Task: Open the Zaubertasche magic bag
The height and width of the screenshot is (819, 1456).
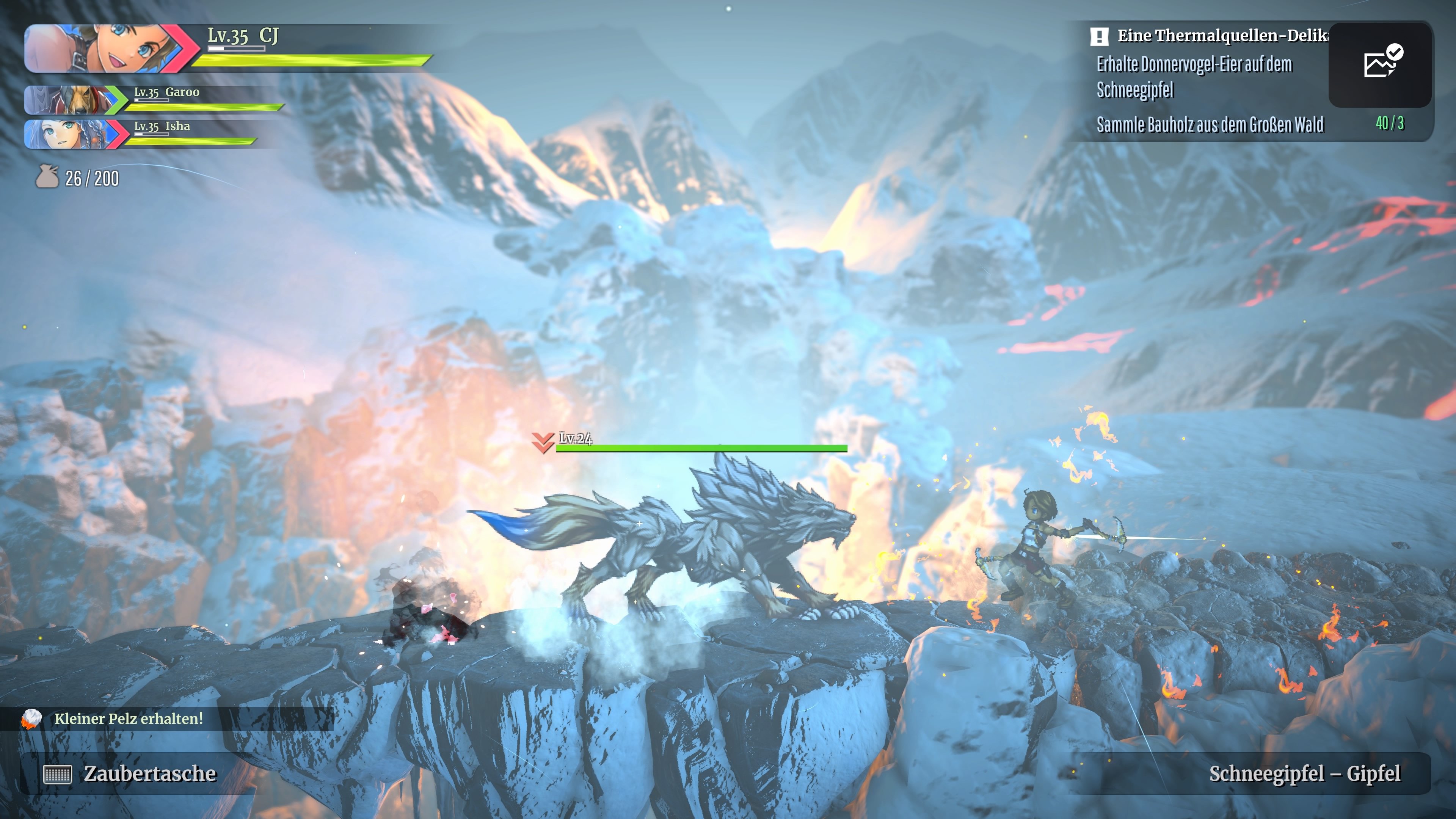Action: pyautogui.click(x=130, y=773)
